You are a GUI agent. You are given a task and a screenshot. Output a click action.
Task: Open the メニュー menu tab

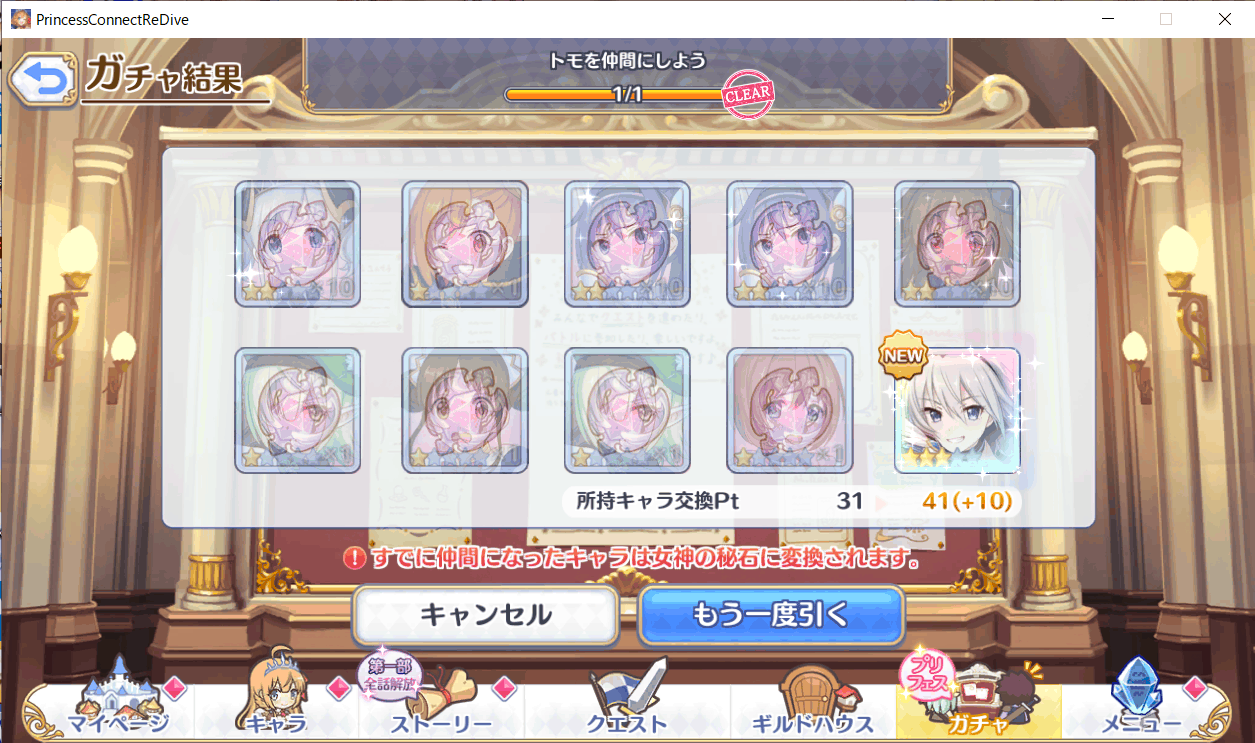(x=1142, y=705)
